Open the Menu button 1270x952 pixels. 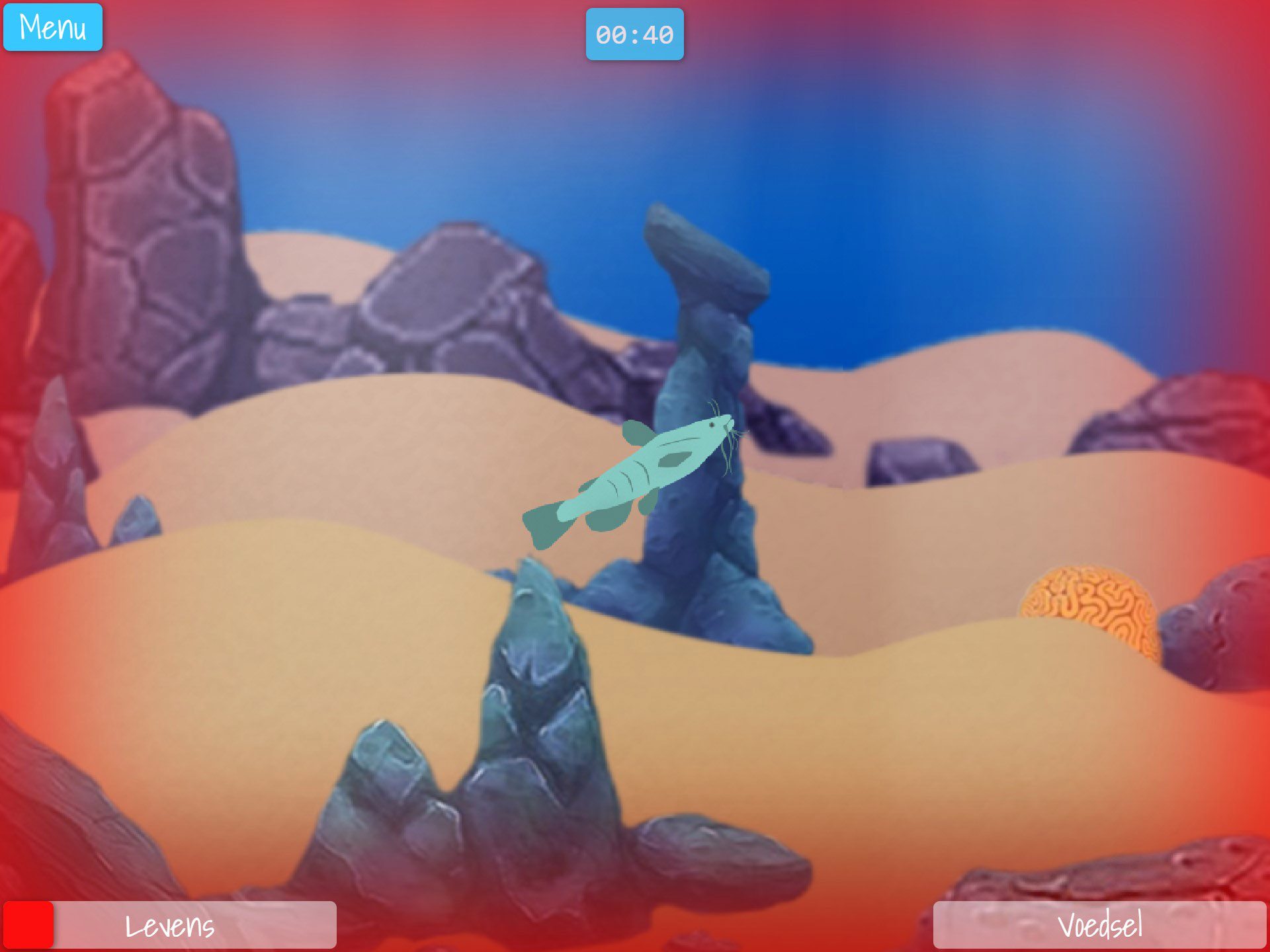[x=53, y=28]
